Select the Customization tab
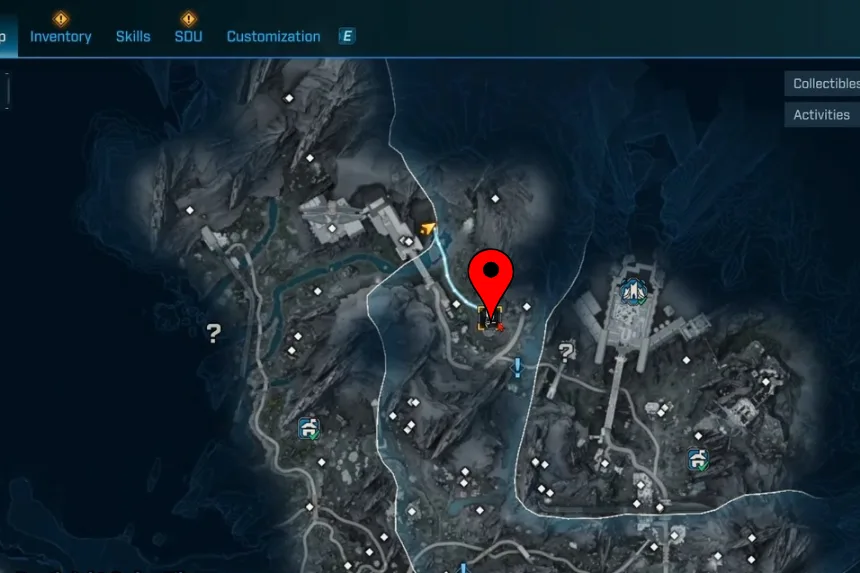The image size is (860, 573). [273, 36]
